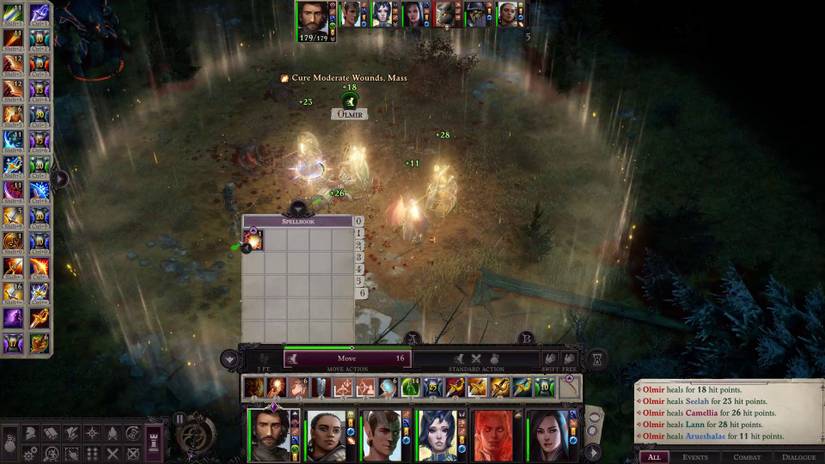
Task: Open the bag inventory button
Action: (x=11, y=441)
